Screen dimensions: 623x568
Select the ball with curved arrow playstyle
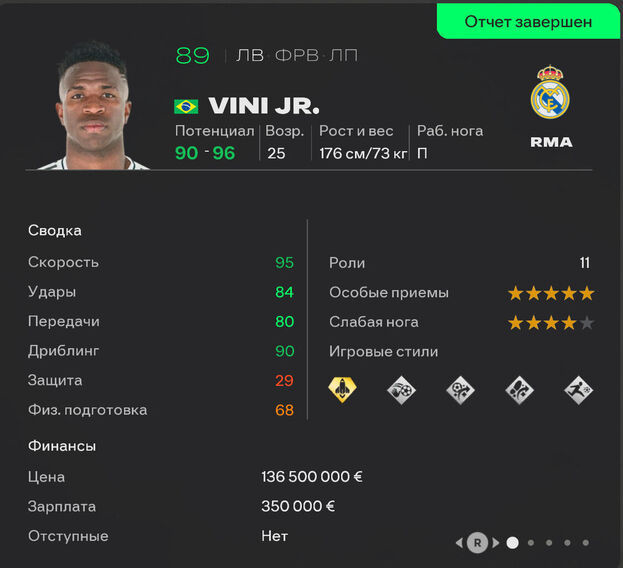coord(460,389)
